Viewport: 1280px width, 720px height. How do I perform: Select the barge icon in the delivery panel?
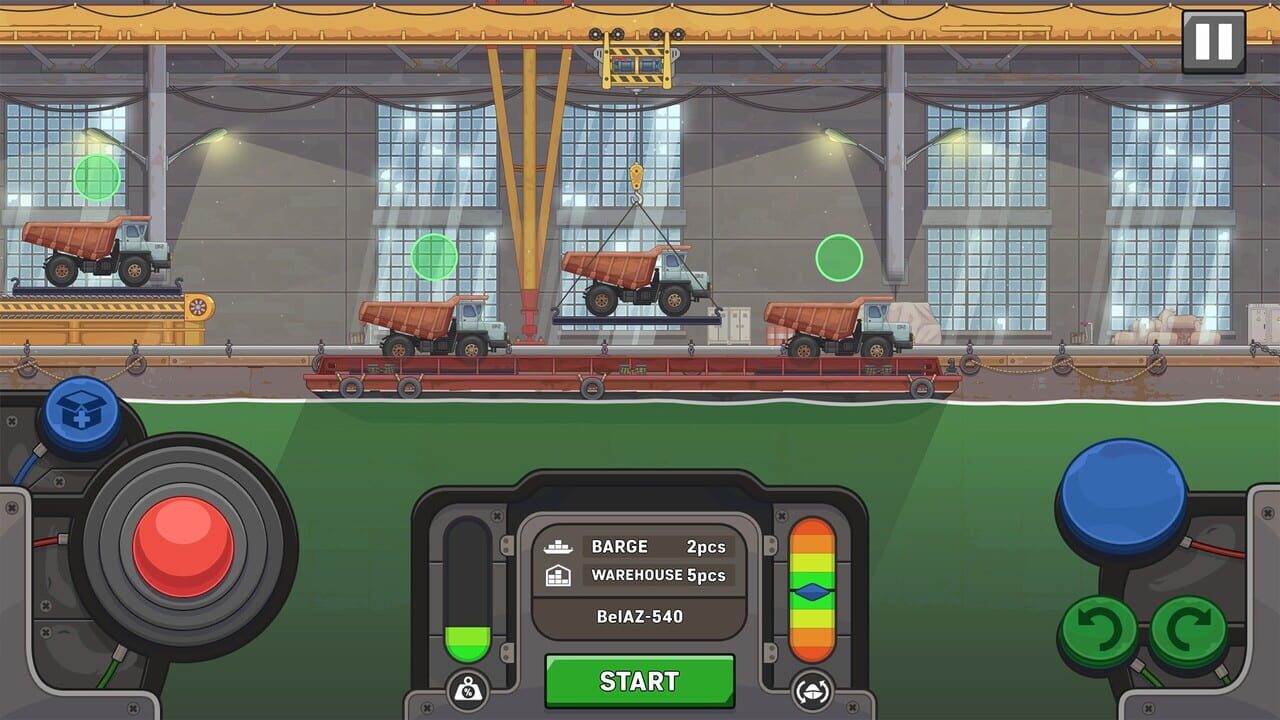click(x=560, y=547)
